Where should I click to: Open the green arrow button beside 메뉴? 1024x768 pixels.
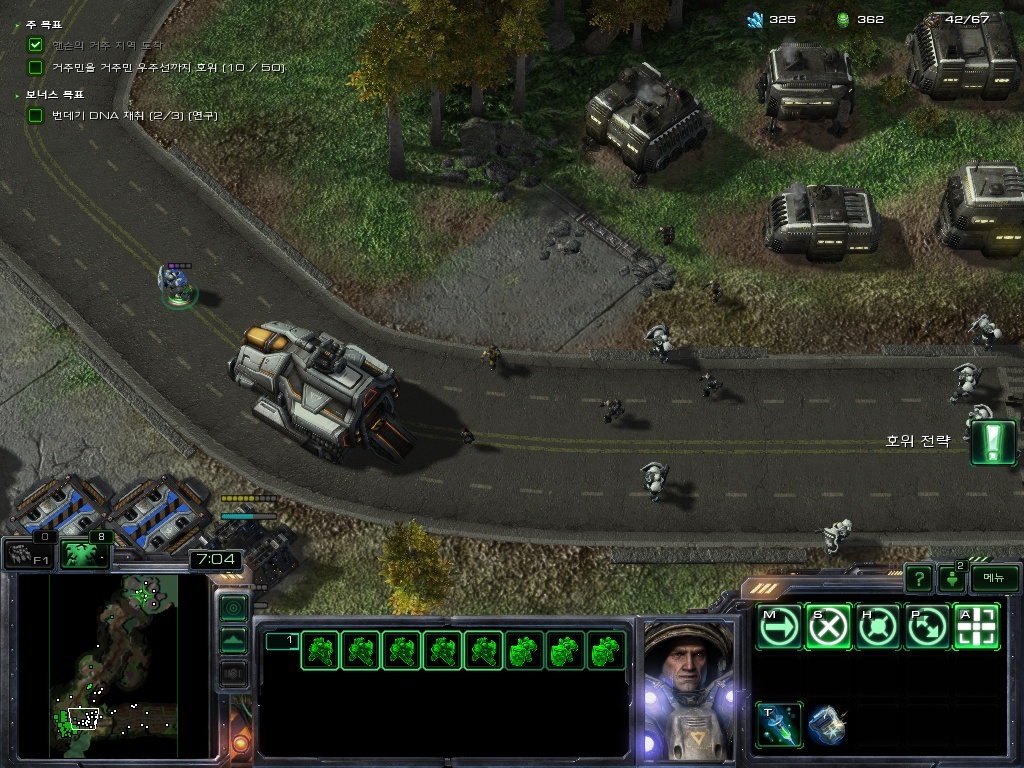pos(951,578)
